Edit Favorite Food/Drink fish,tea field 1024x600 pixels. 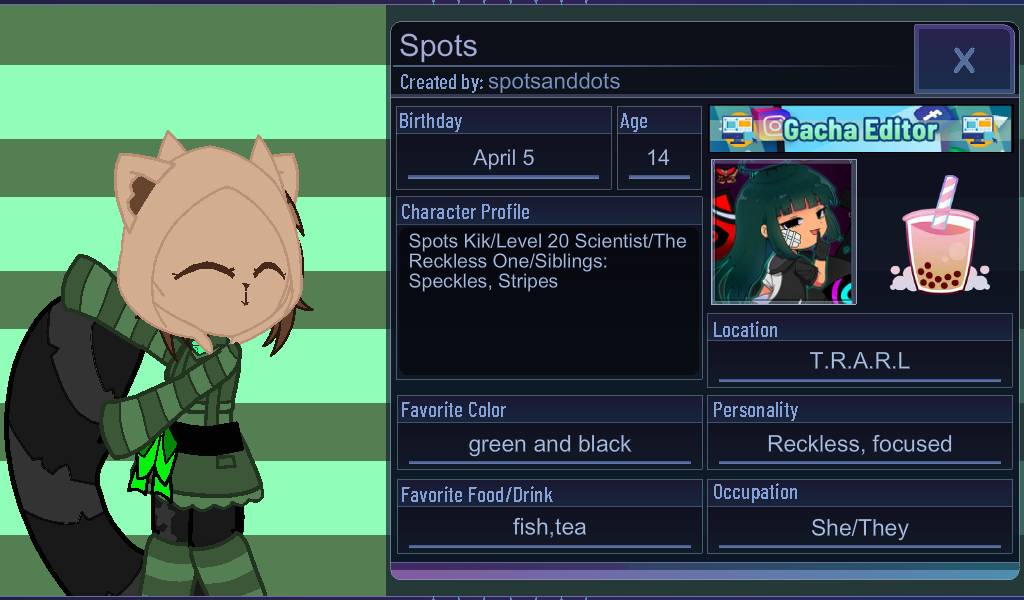coord(549,528)
